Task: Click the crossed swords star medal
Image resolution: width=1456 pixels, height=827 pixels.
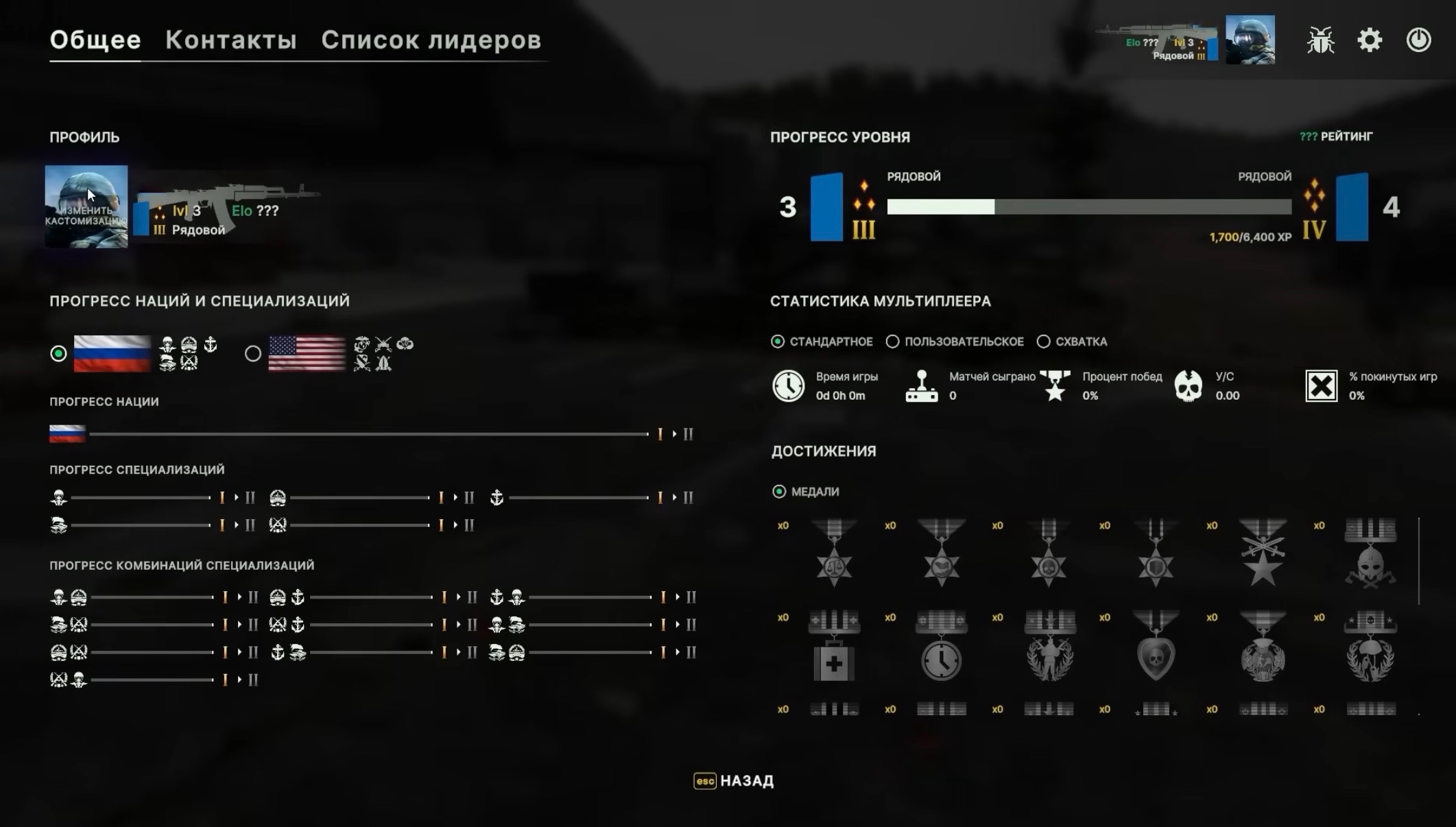Action: point(1263,553)
